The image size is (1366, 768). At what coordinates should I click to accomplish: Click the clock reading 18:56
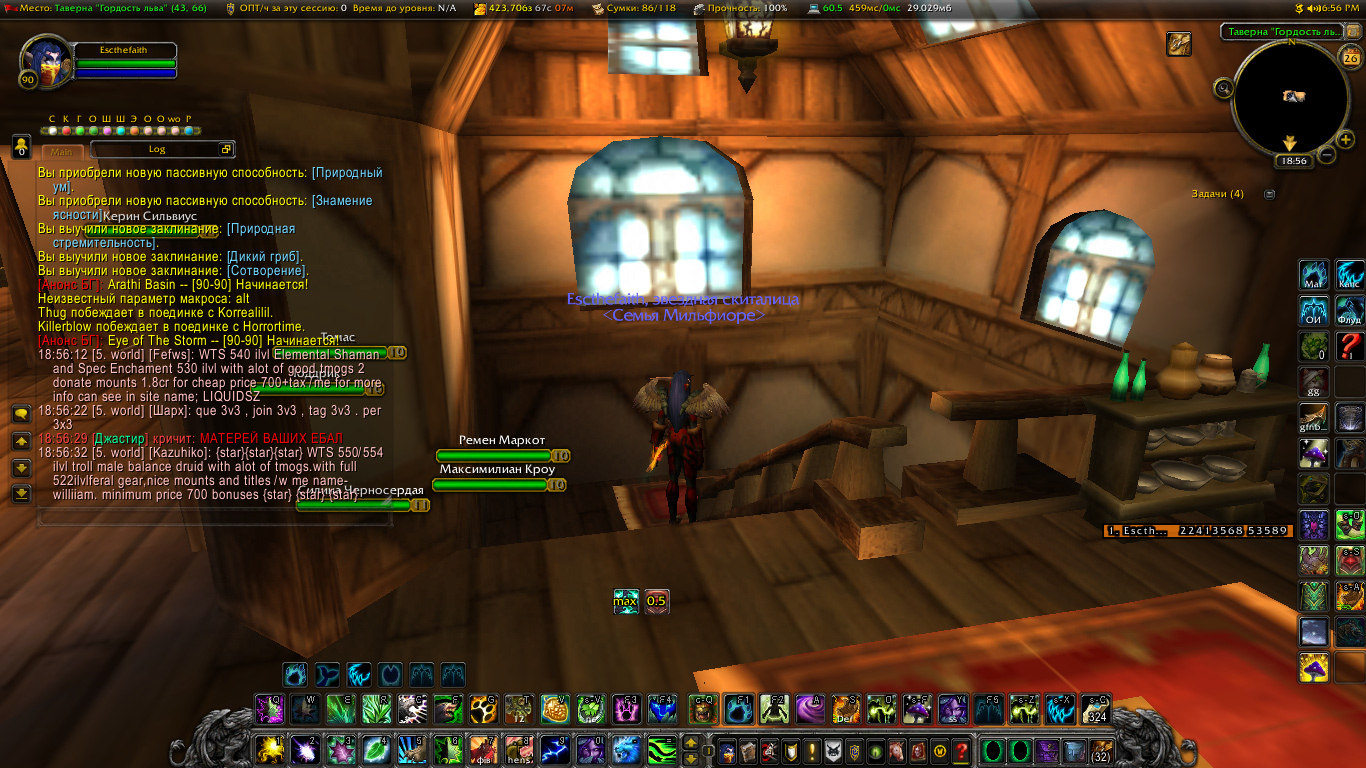click(x=1293, y=160)
